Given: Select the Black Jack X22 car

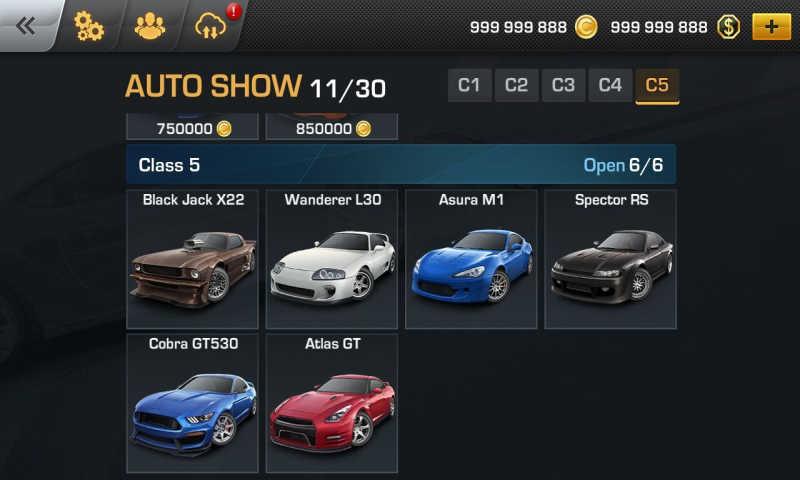Looking at the screenshot, I should [x=193, y=260].
